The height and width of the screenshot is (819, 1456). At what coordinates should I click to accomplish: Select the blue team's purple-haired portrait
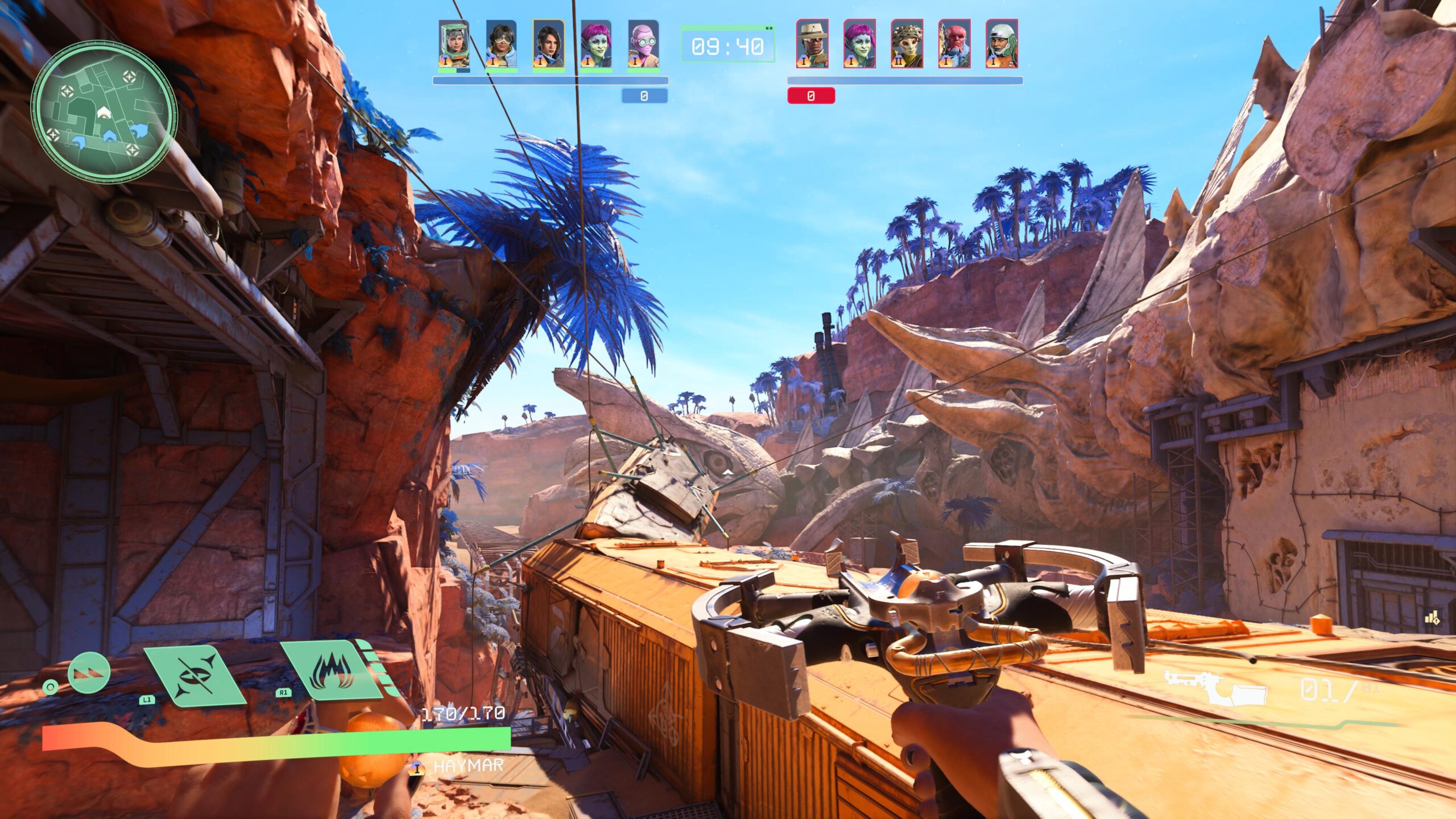595,44
